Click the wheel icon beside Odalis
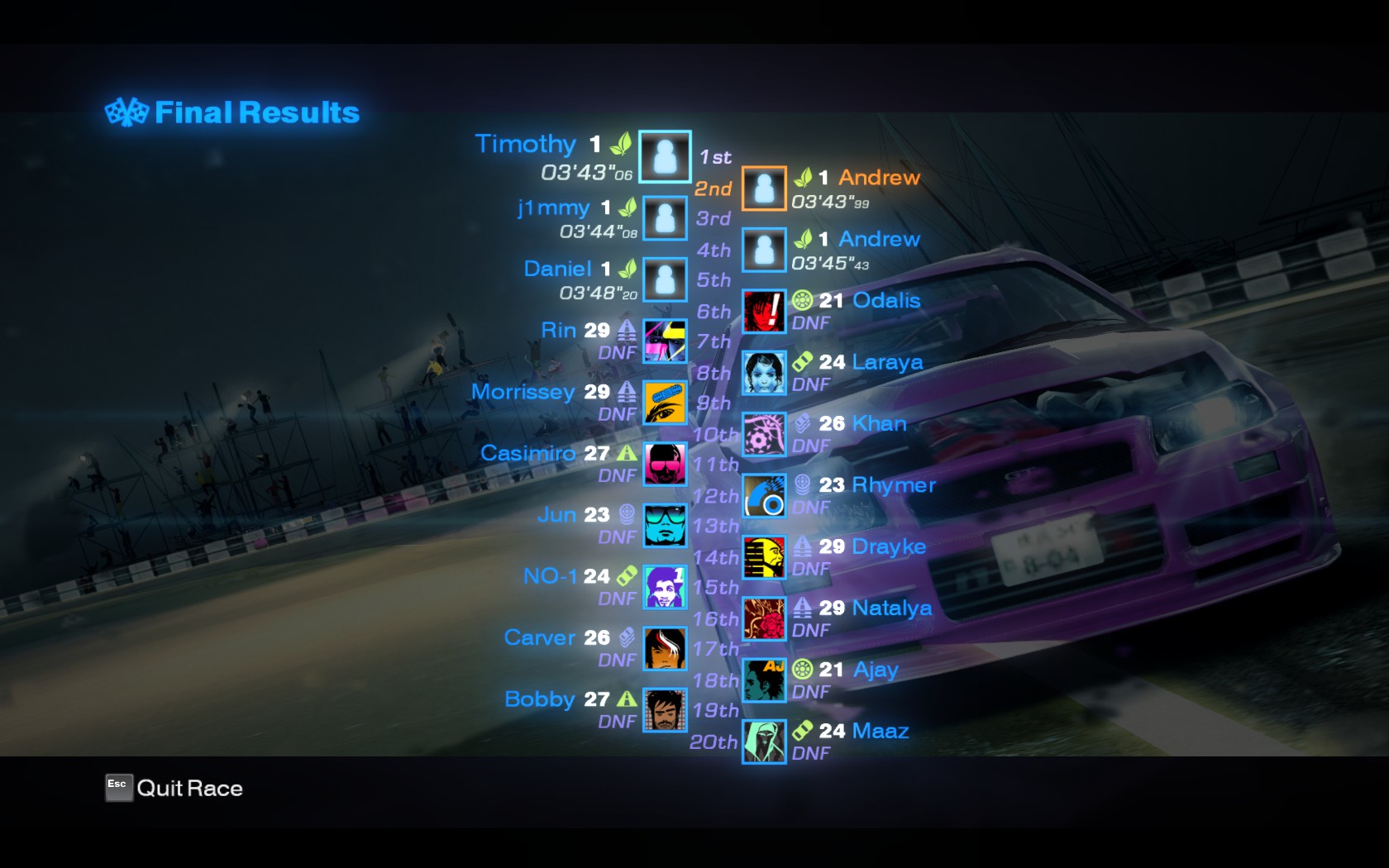Viewport: 1389px width, 868px height. 800,300
